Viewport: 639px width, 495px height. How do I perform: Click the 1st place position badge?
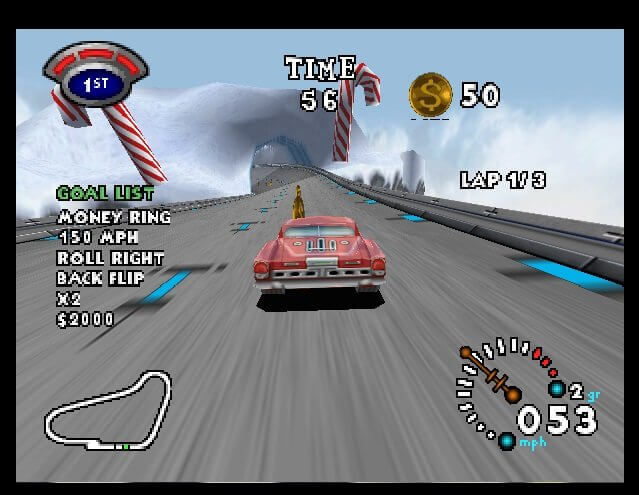[95, 83]
